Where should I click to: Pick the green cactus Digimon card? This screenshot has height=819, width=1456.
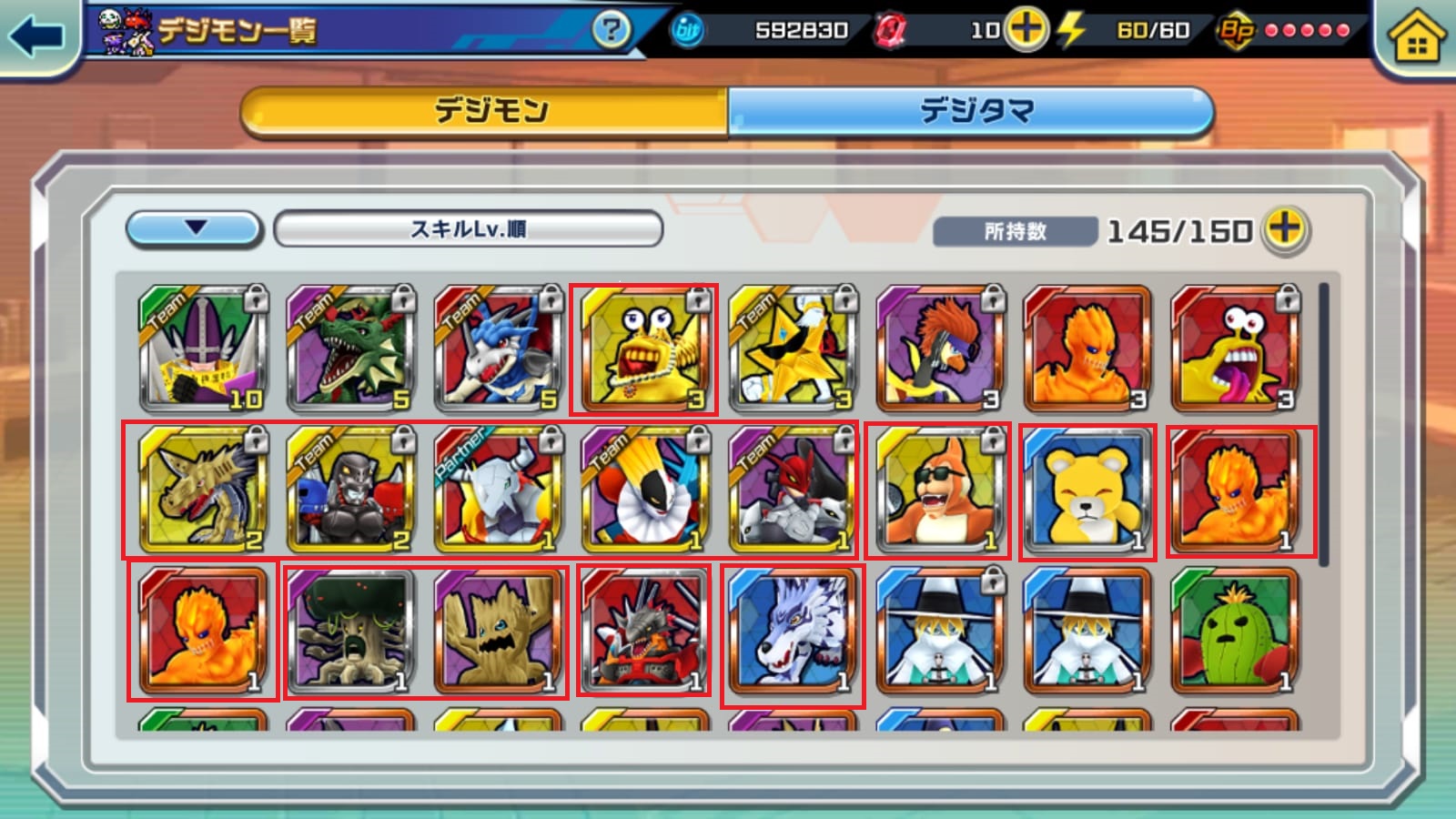(1235, 632)
